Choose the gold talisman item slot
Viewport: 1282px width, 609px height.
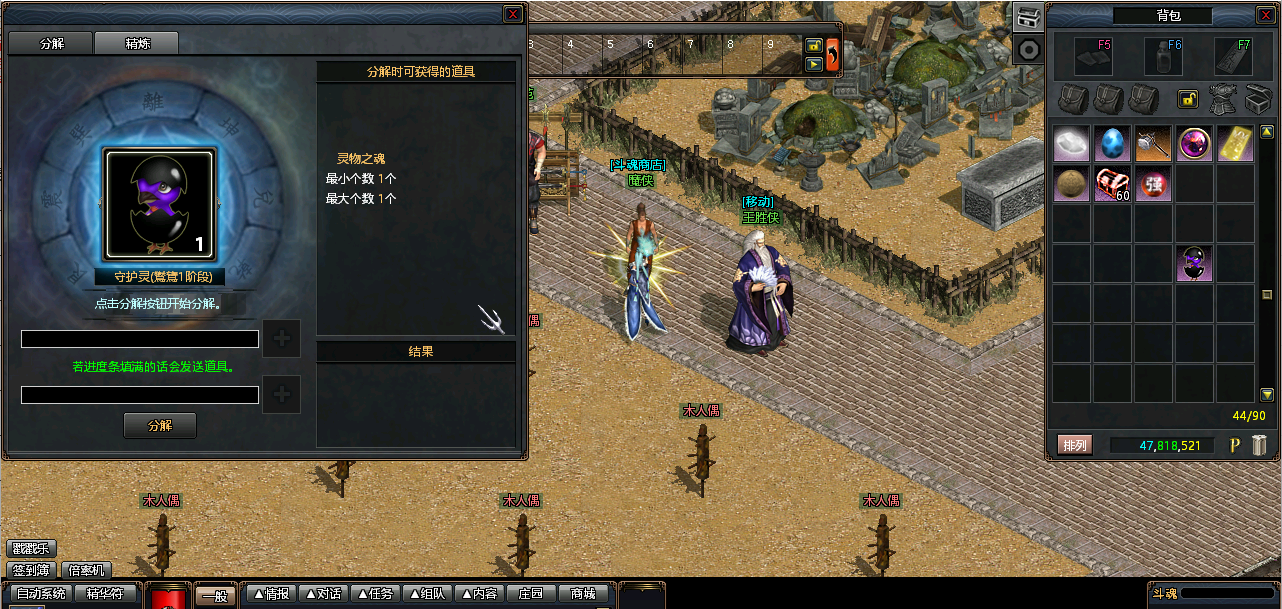pyautogui.click(x=1235, y=144)
